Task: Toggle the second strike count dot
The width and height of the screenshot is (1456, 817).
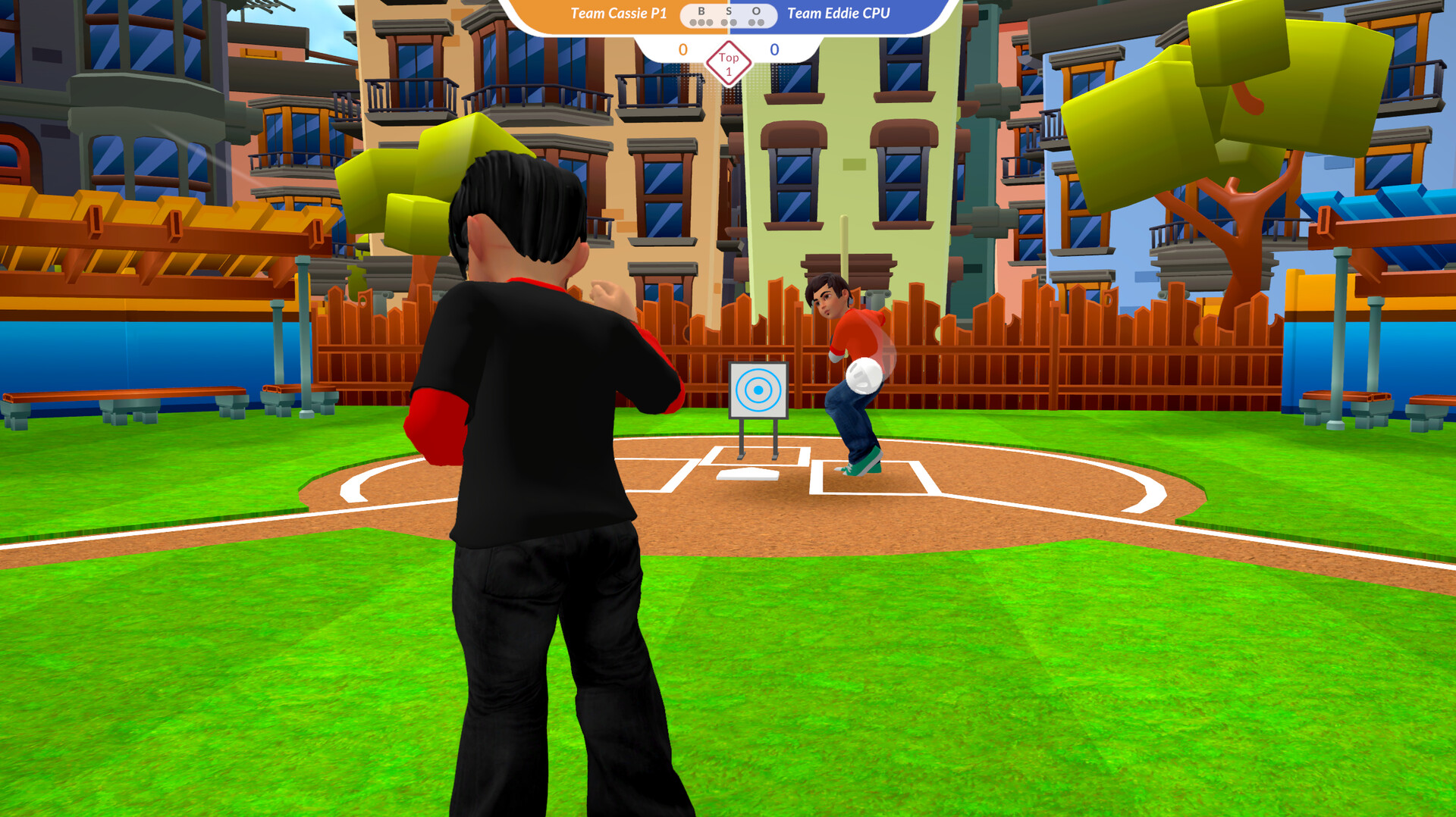Action: click(733, 23)
